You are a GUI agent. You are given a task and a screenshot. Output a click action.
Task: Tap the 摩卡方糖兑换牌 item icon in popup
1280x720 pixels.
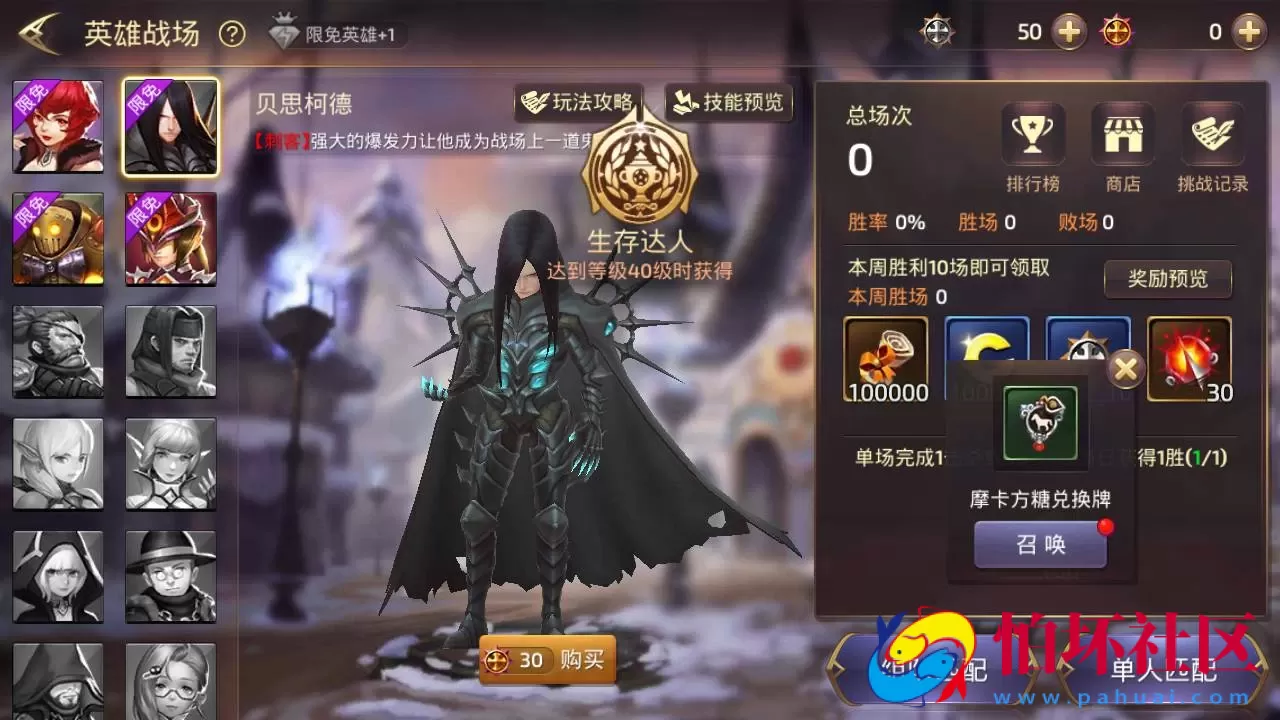click(x=1040, y=424)
